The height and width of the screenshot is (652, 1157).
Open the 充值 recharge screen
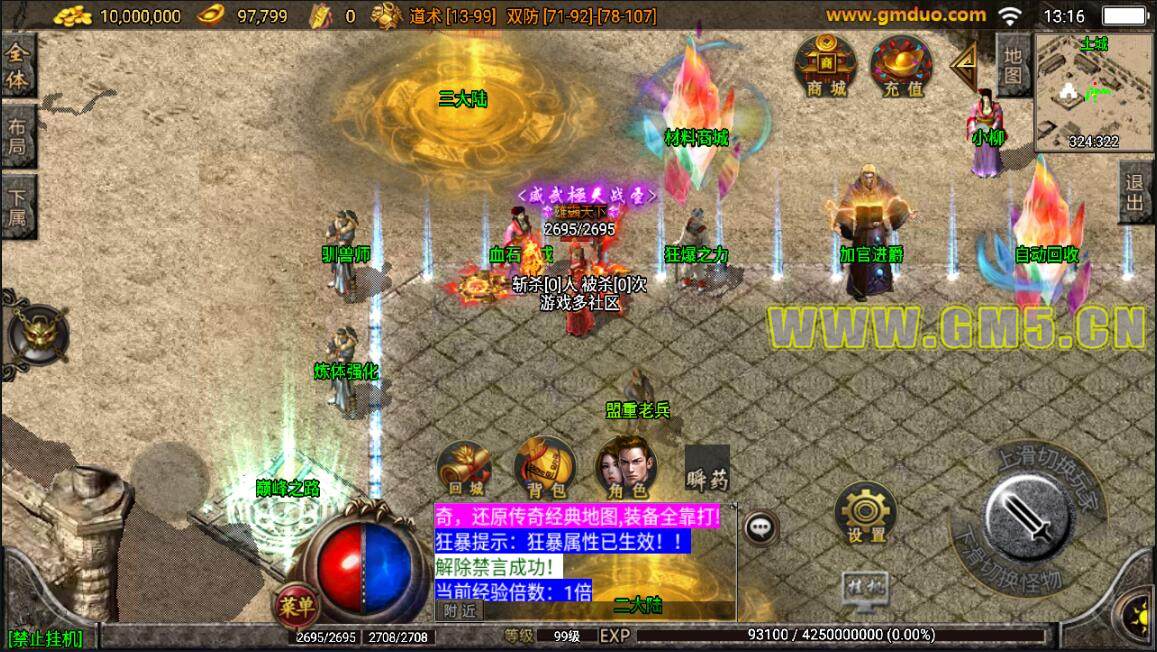tap(901, 65)
